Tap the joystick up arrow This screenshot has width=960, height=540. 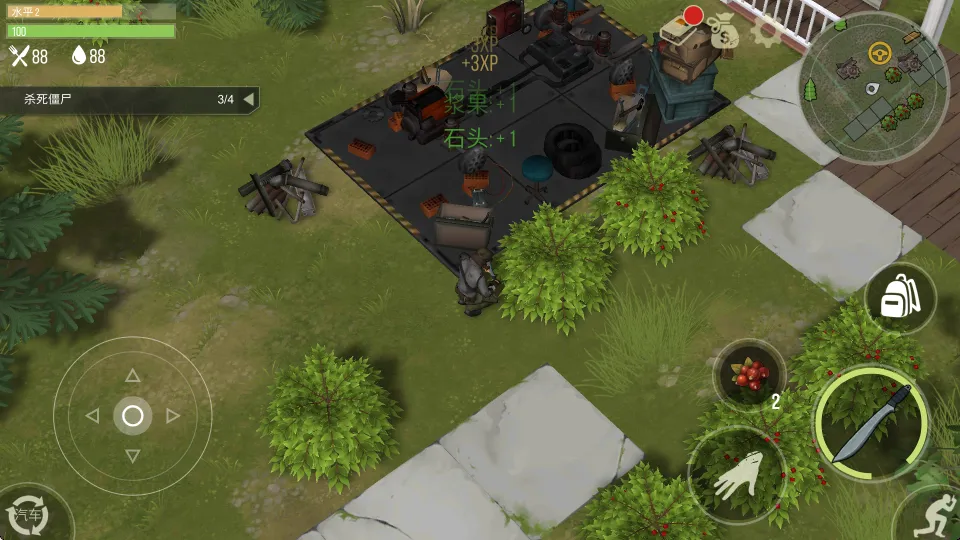coord(132,376)
